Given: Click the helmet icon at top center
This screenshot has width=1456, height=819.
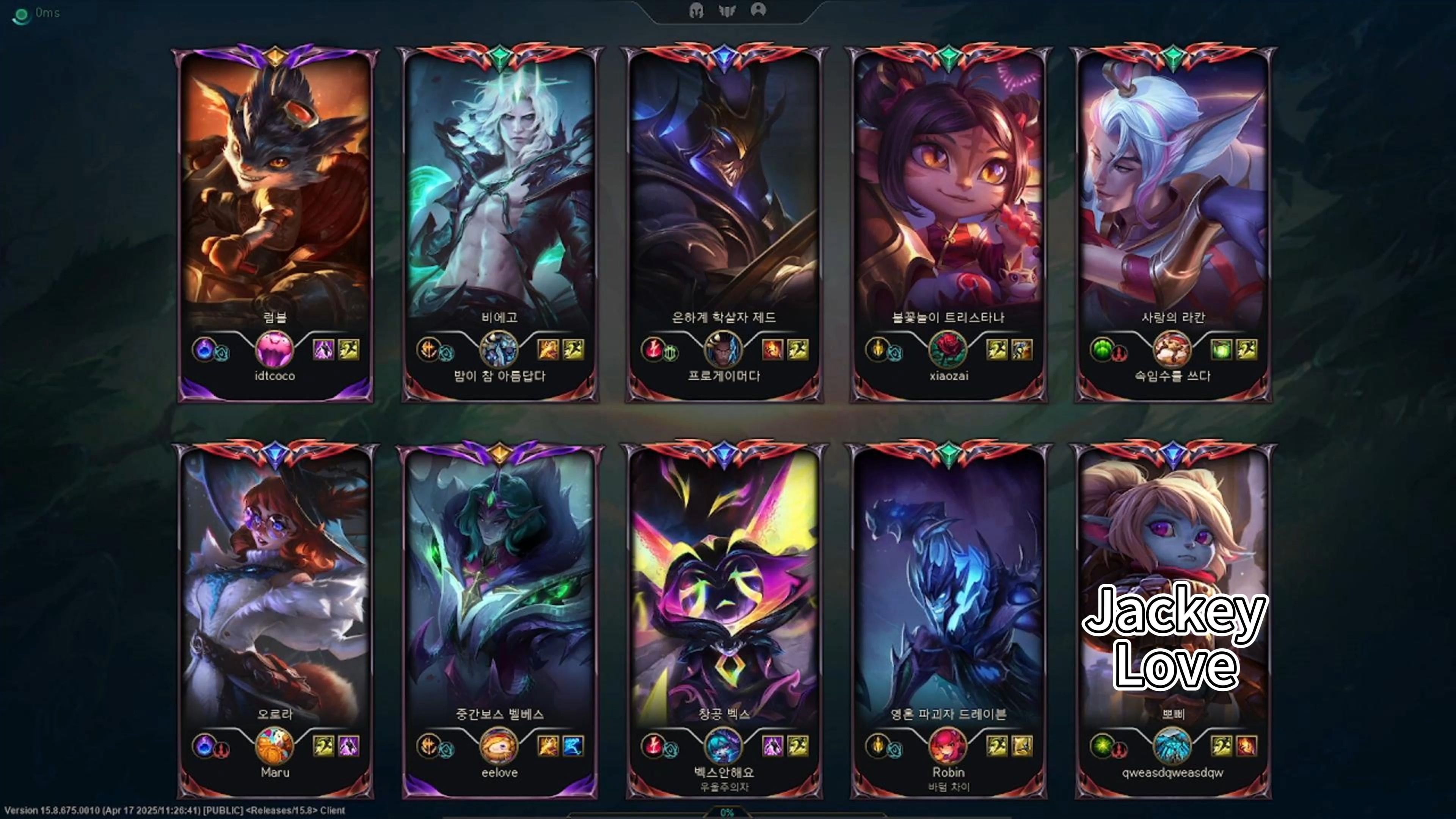Looking at the screenshot, I should 697,10.
